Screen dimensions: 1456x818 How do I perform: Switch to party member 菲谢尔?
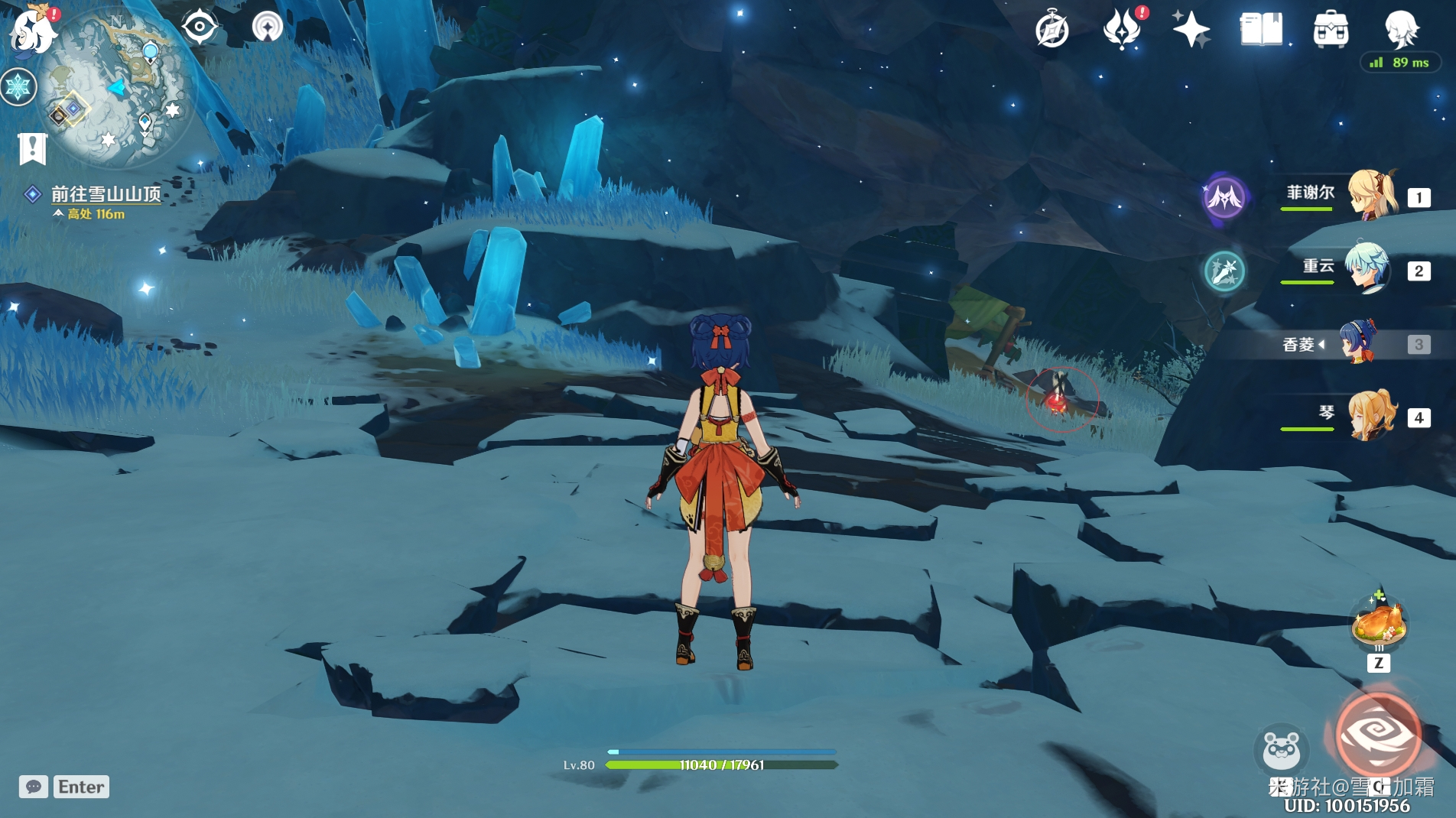tap(1372, 196)
